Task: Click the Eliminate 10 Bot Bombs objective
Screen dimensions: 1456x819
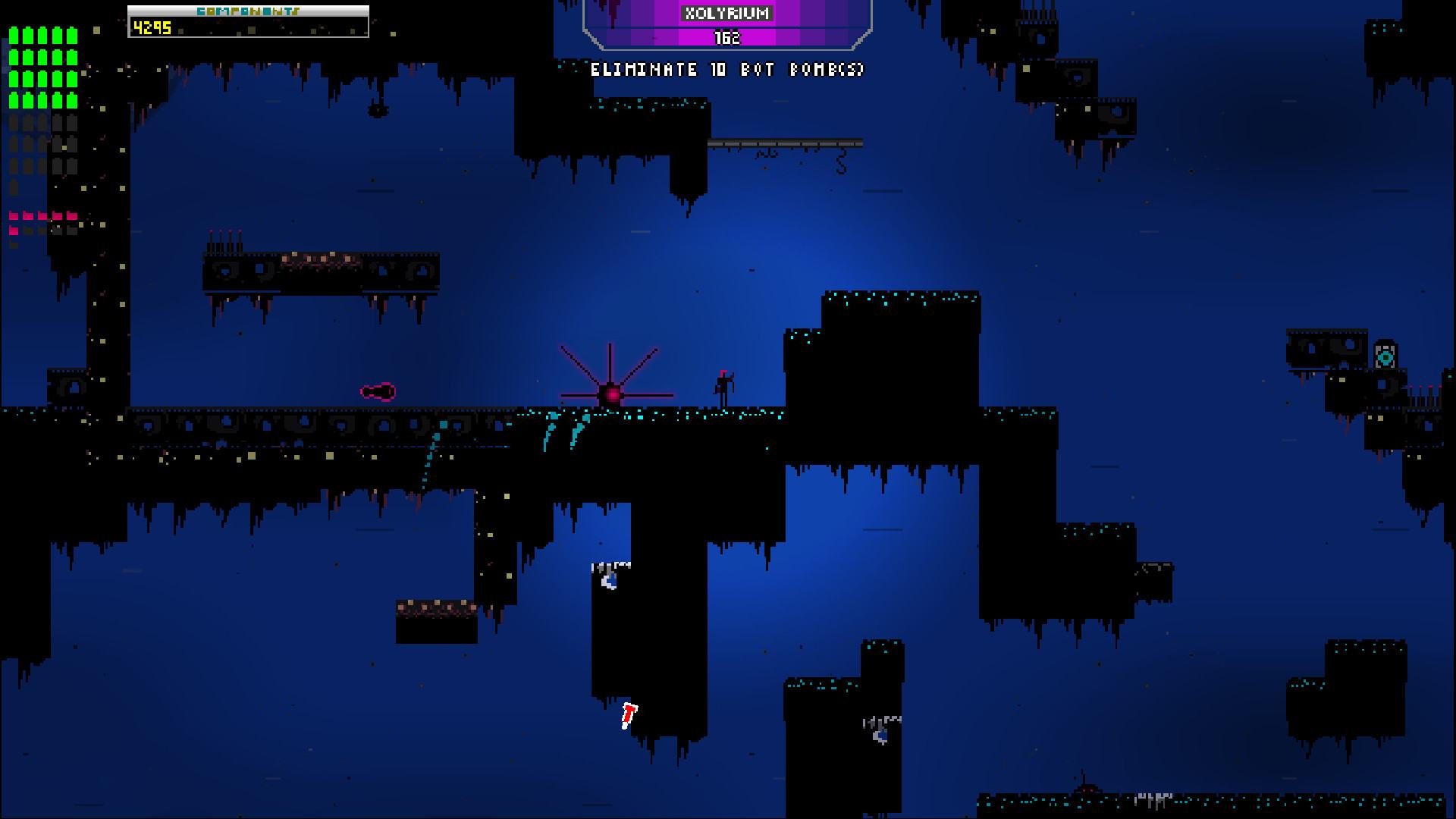Action: coord(727,70)
